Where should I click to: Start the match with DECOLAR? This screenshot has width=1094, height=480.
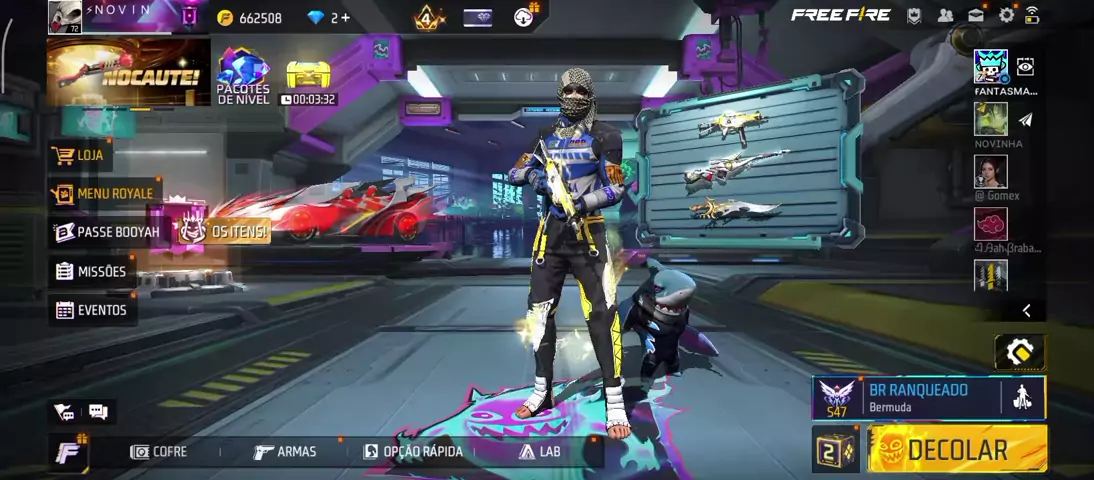(x=957, y=449)
